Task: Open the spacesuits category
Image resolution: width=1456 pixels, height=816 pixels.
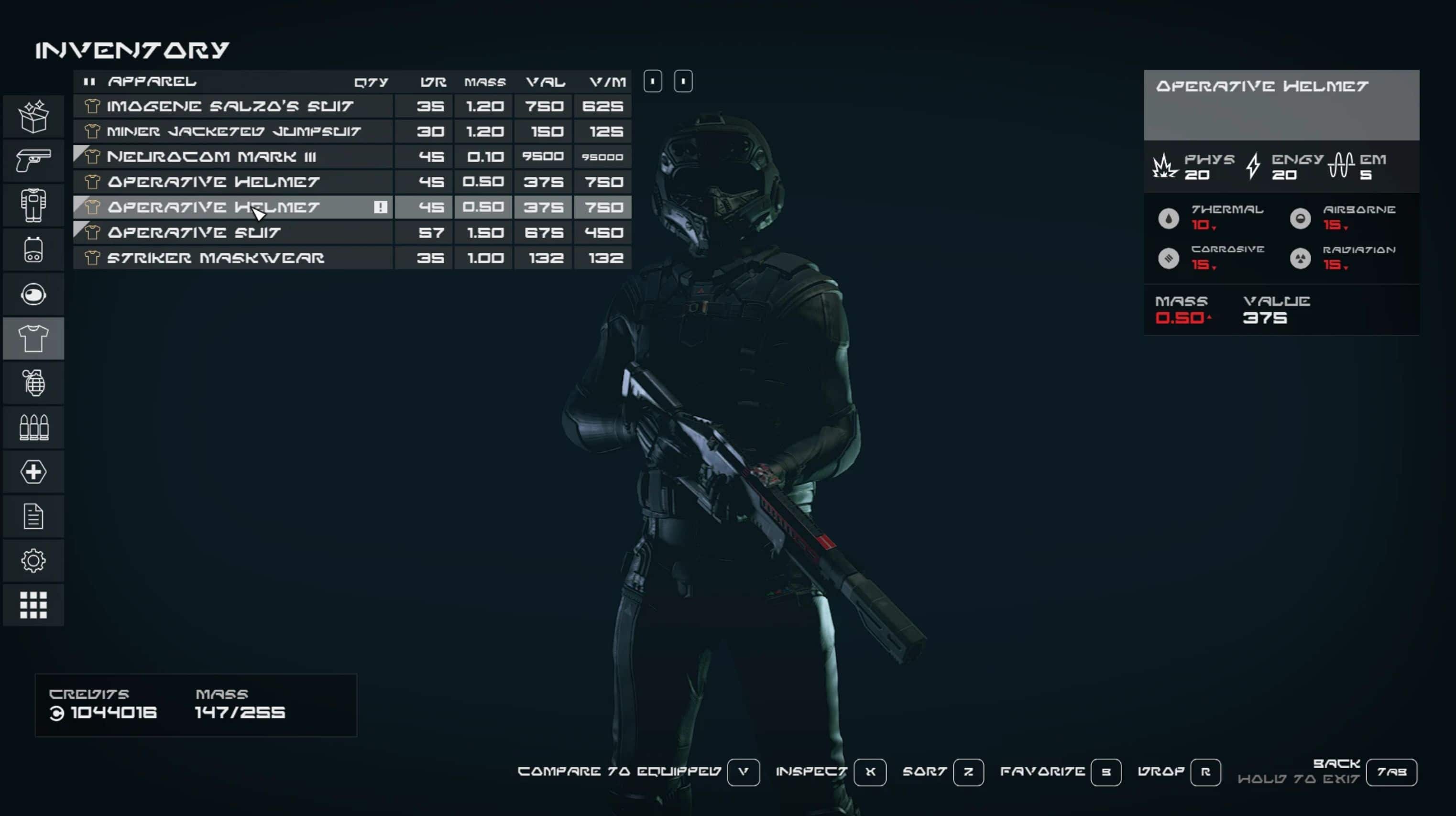Action: (x=33, y=205)
